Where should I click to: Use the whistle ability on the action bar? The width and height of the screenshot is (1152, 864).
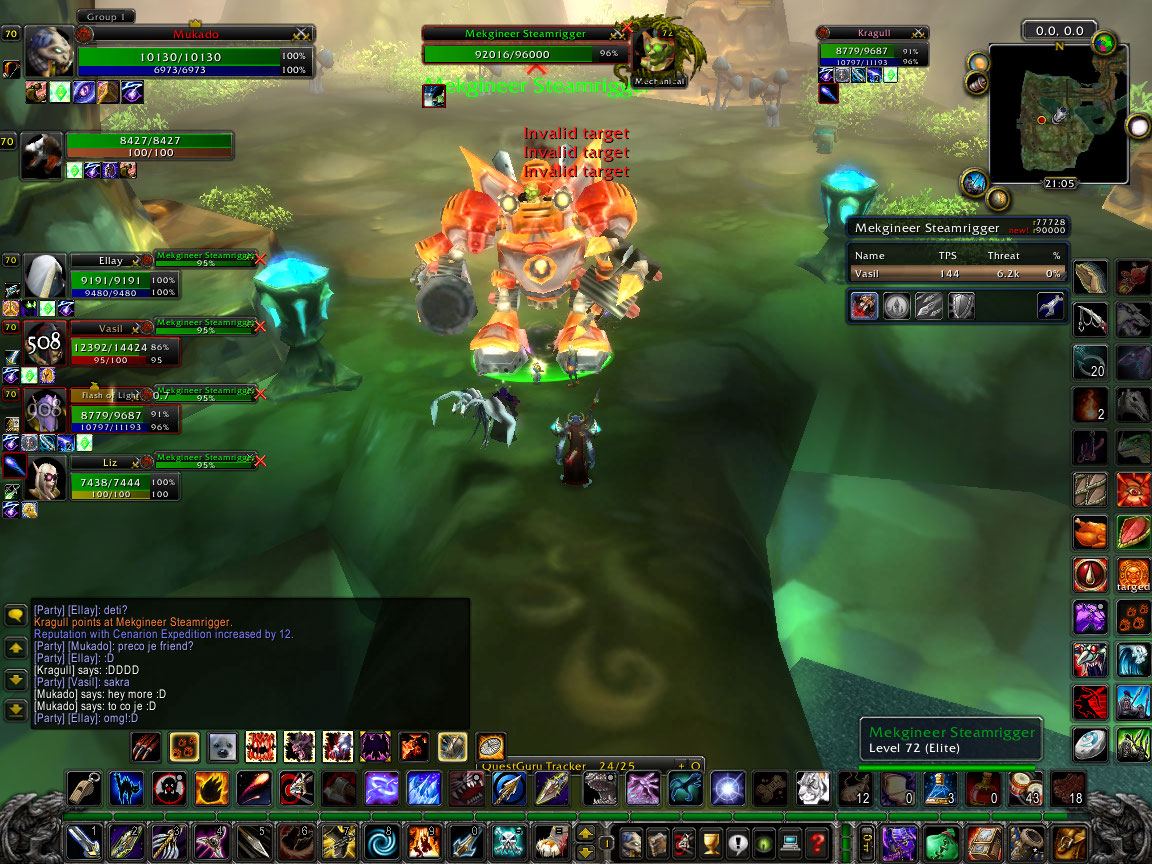(84, 788)
